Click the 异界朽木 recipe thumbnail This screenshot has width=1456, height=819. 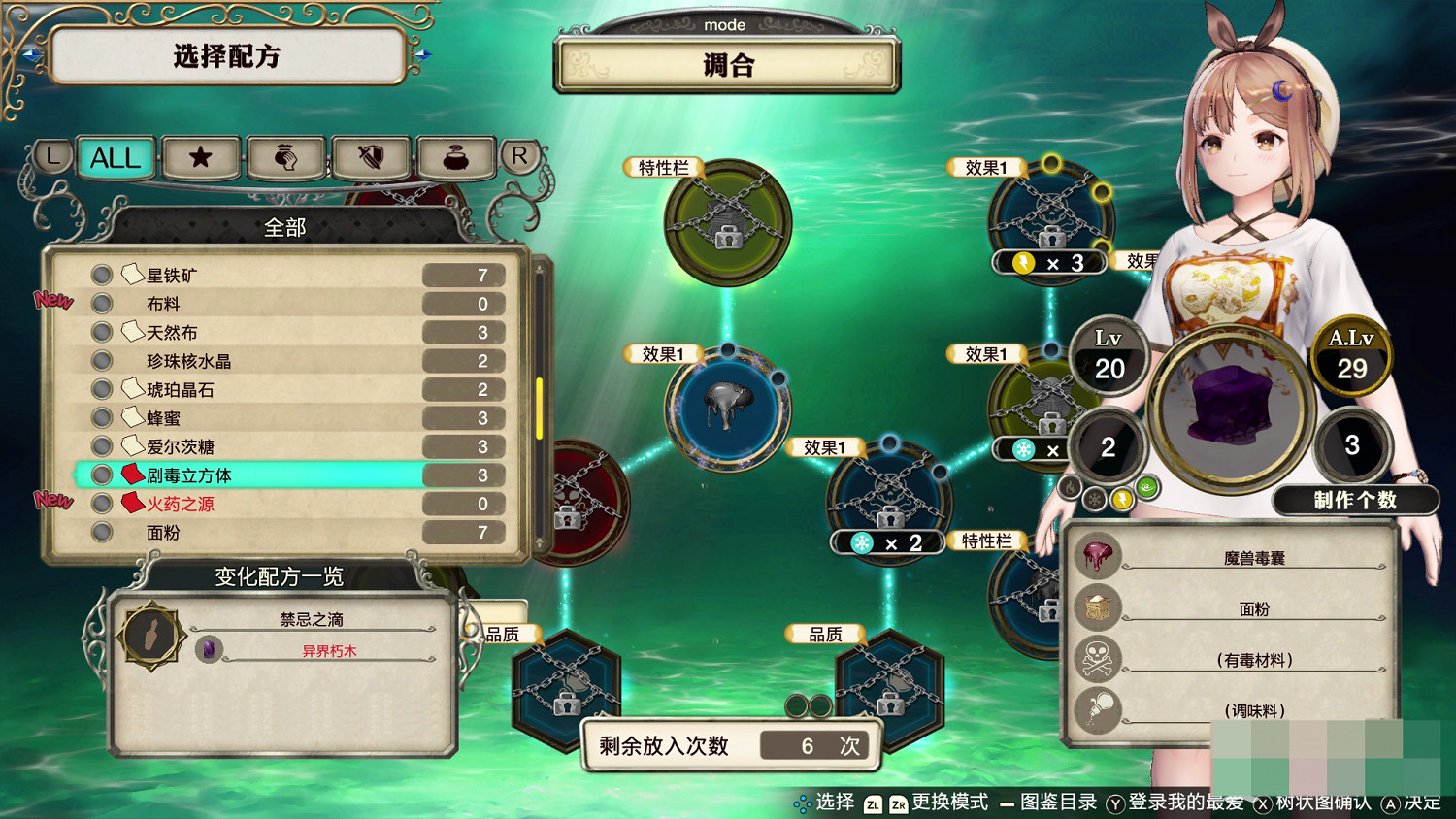(x=209, y=650)
